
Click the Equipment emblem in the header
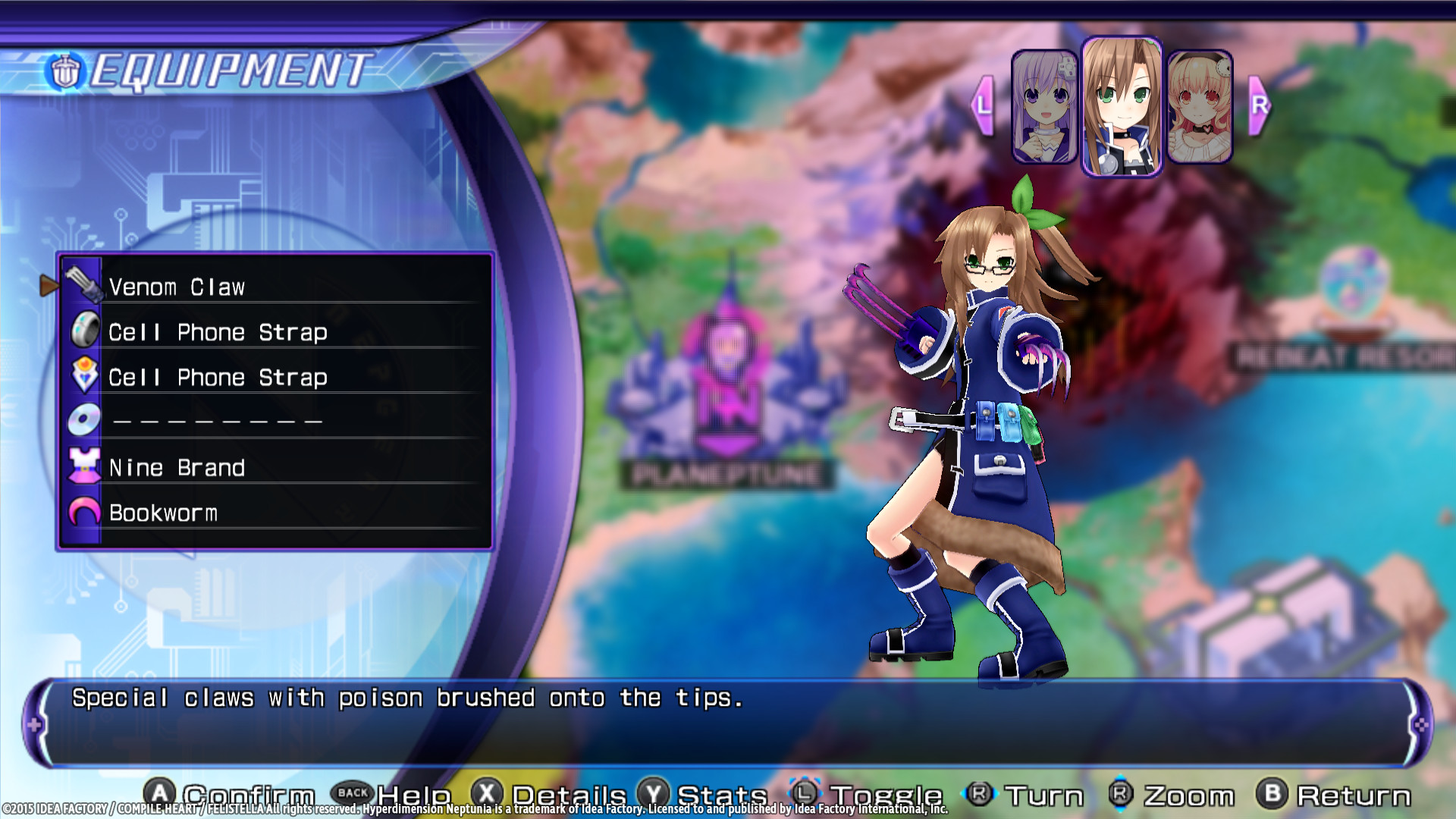[x=64, y=71]
